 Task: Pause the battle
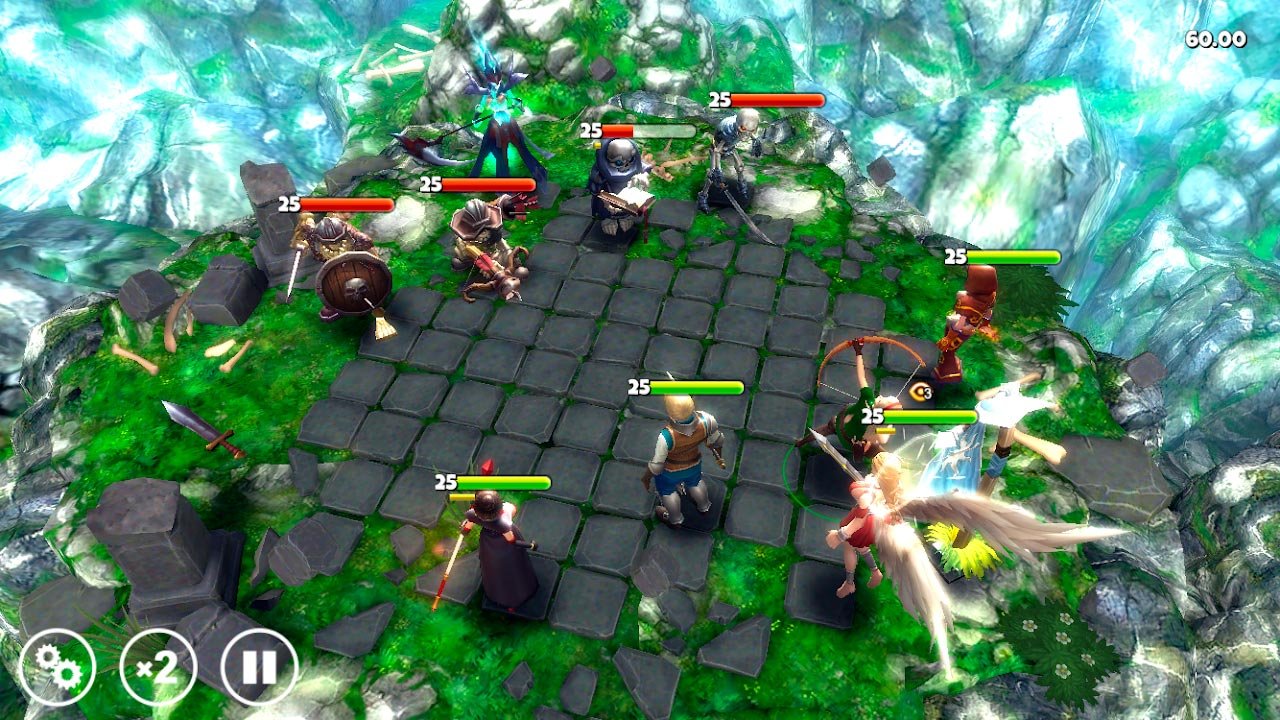pos(259,667)
